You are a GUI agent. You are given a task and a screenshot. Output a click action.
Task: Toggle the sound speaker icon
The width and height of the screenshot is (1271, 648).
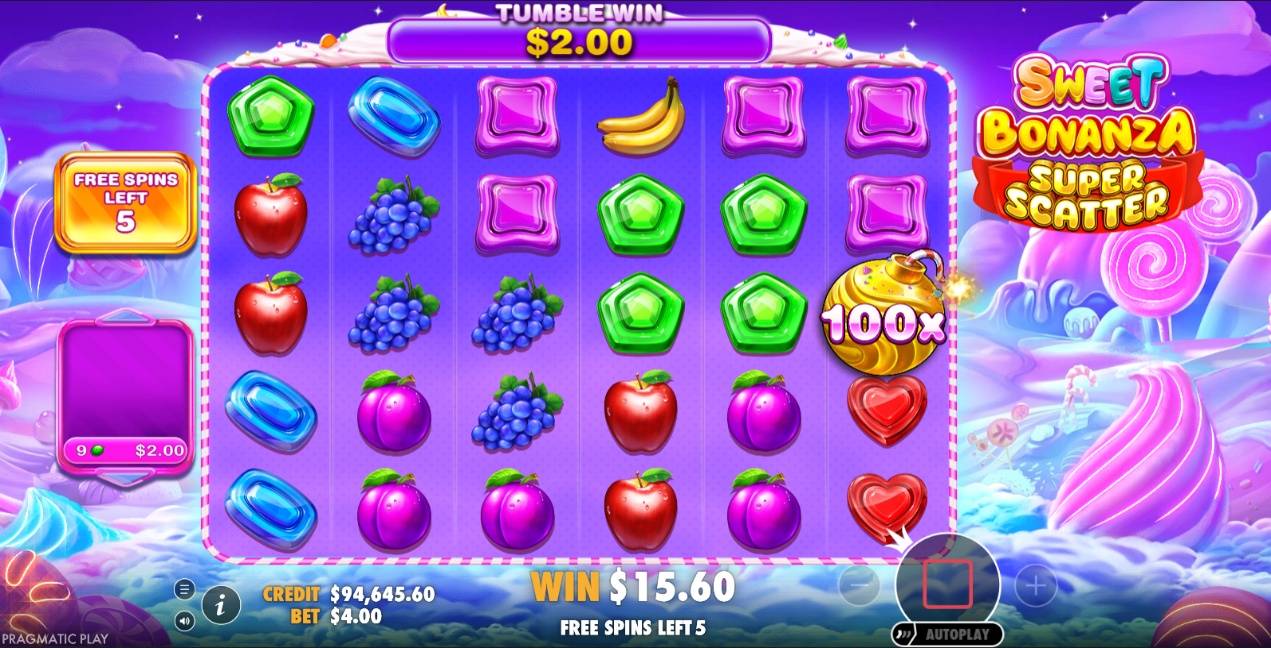click(185, 621)
